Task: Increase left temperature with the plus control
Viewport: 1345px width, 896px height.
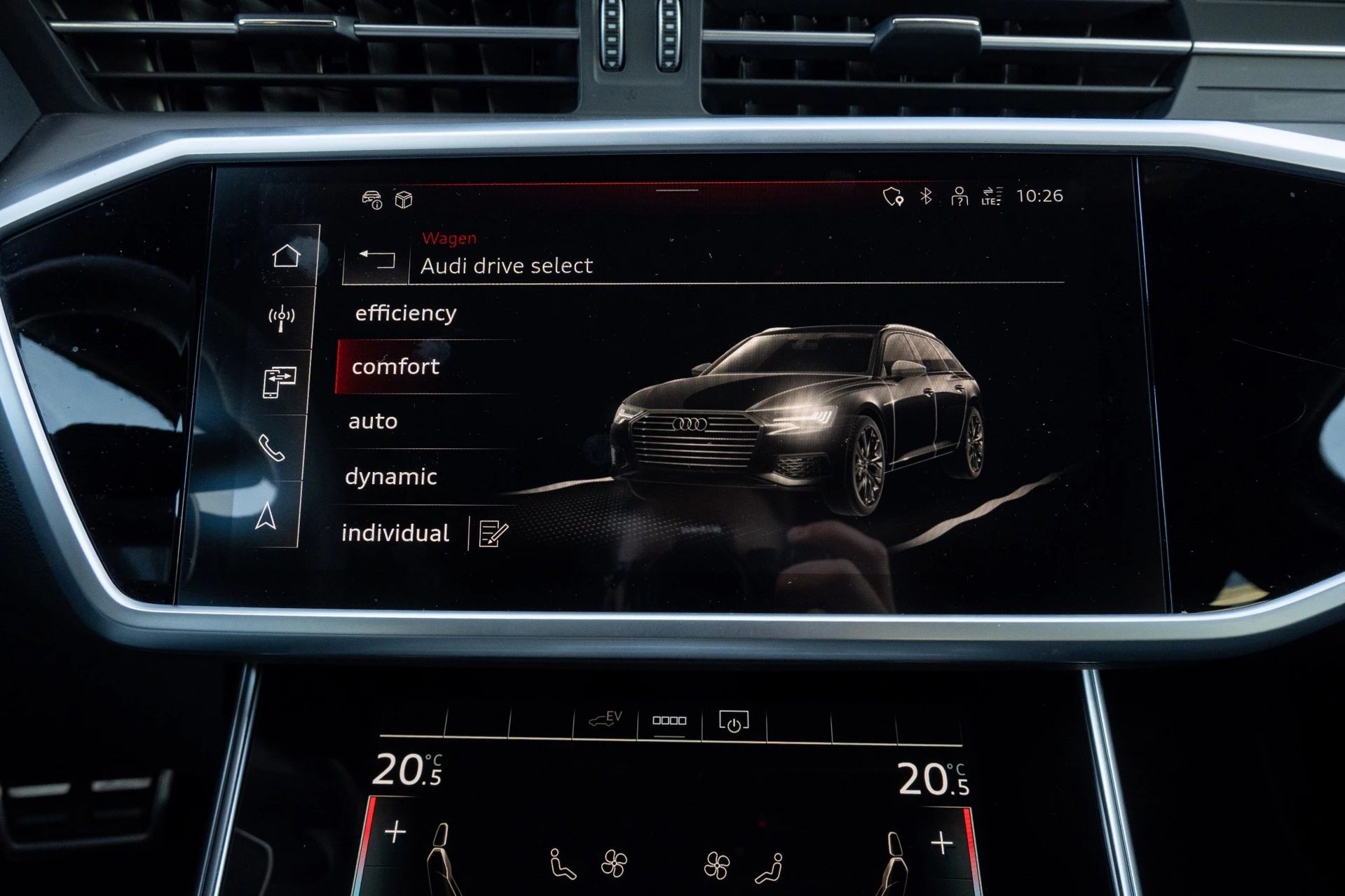Action: tap(396, 832)
